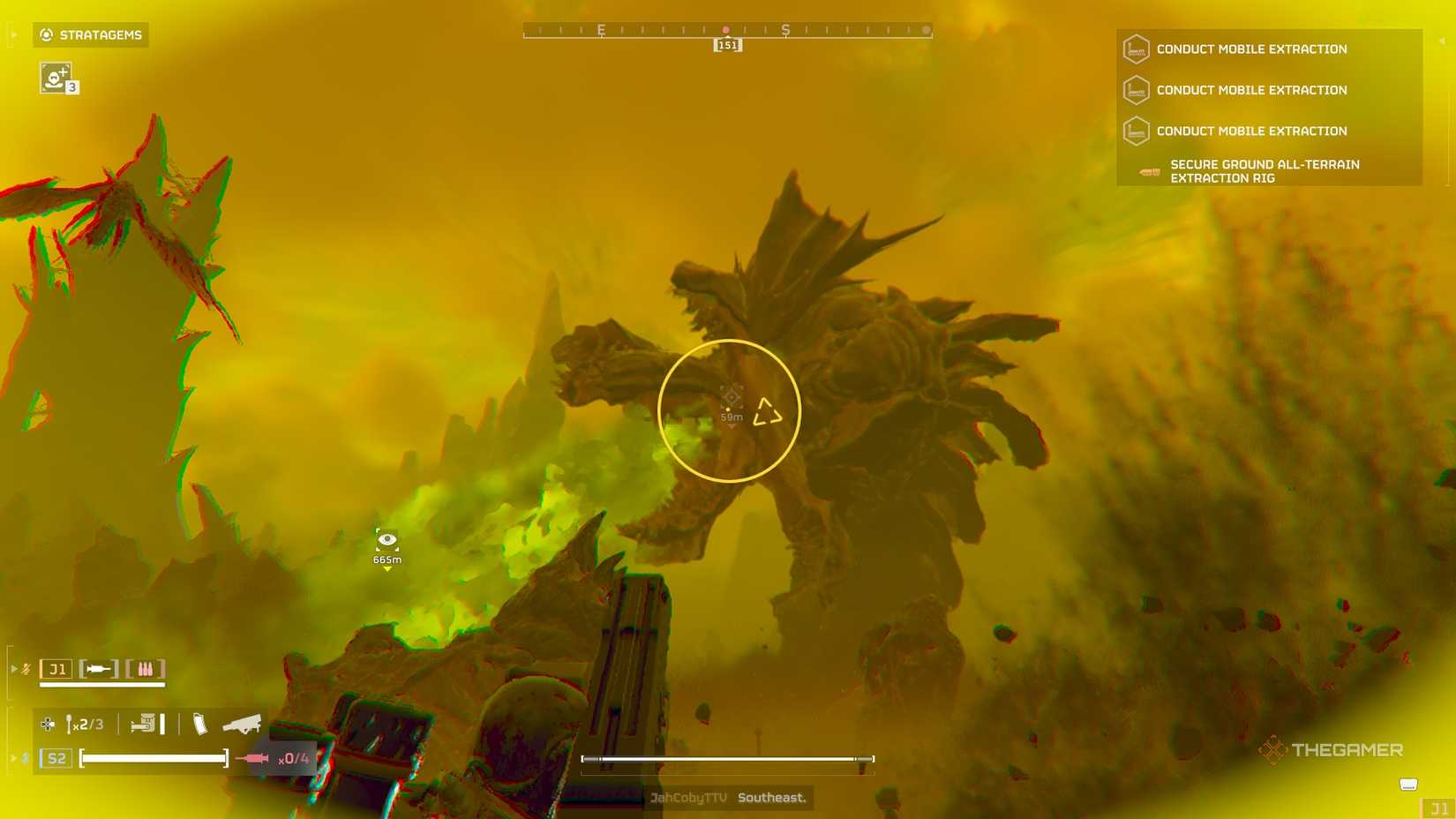Expand the arrow beside the J1 player card

click(x=13, y=669)
